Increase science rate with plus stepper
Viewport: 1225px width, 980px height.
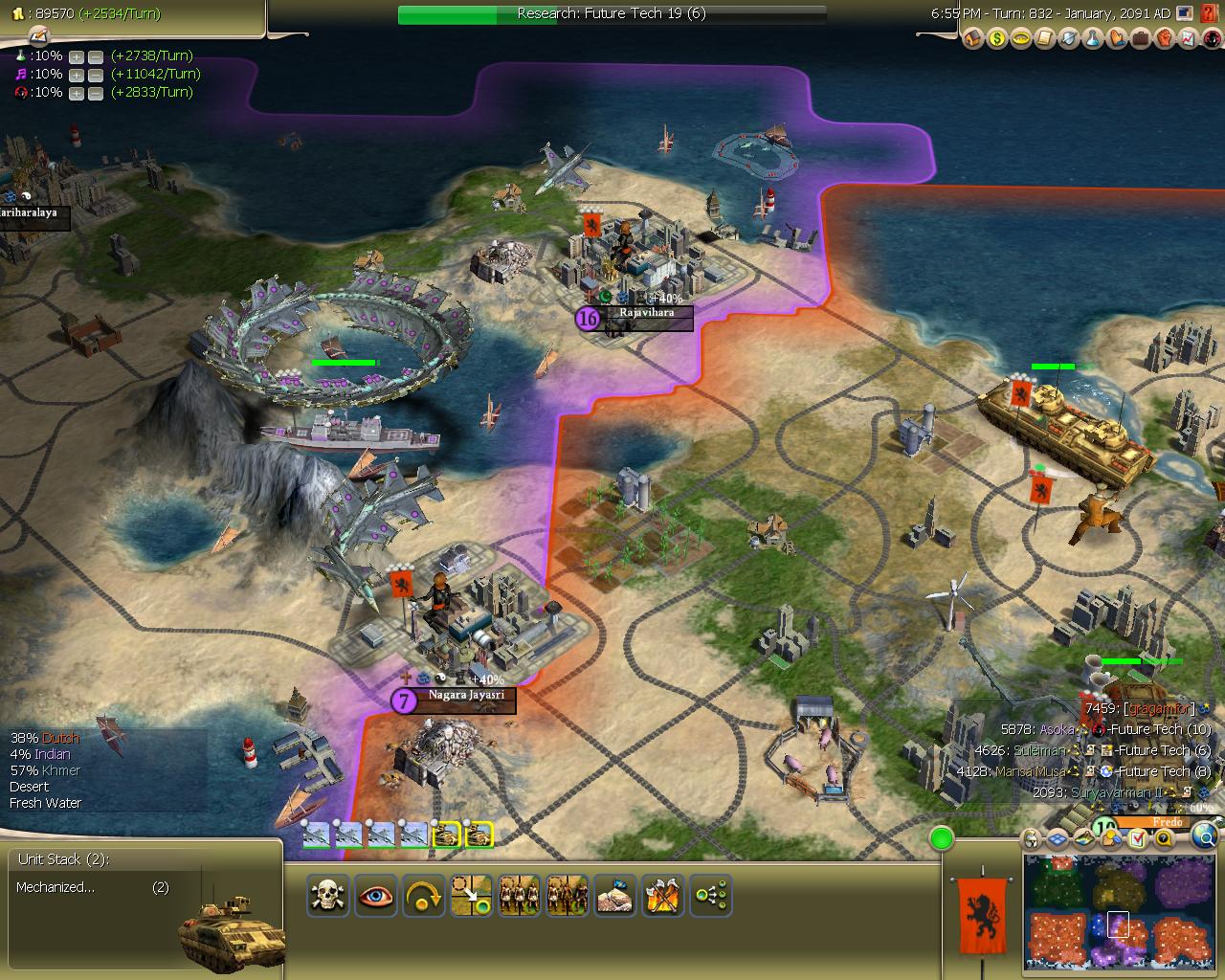pyautogui.click(x=76, y=56)
